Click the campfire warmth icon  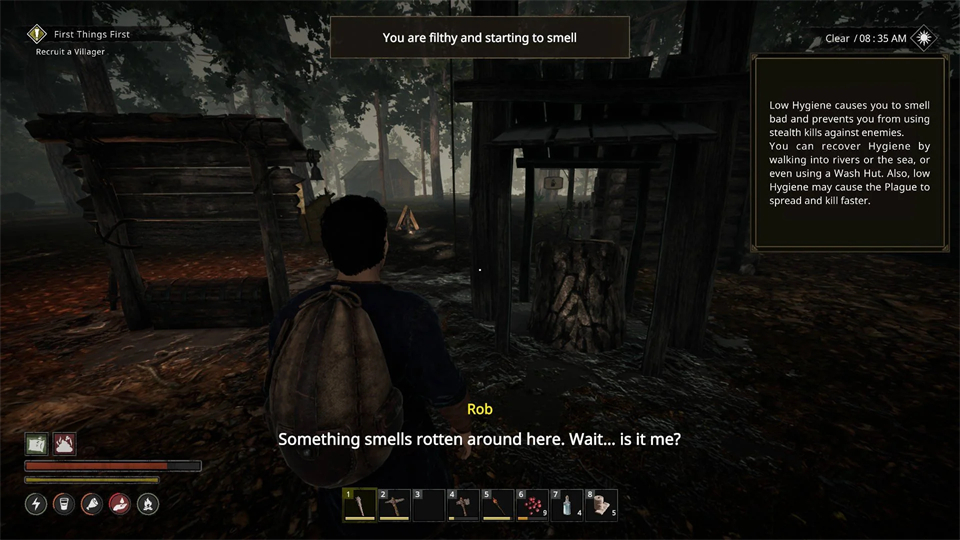point(146,504)
